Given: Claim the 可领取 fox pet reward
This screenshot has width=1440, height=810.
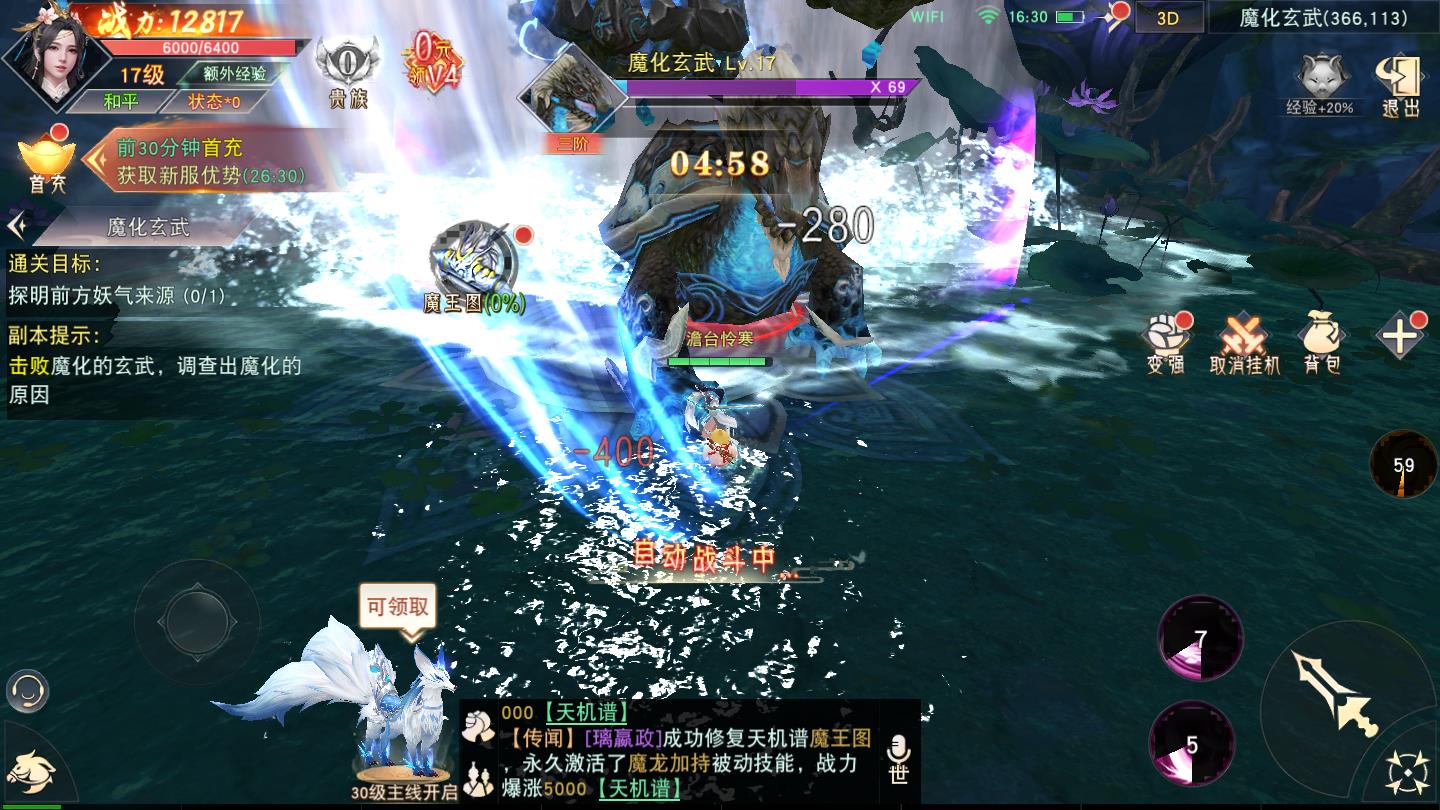Looking at the screenshot, I should coord(398,607).
